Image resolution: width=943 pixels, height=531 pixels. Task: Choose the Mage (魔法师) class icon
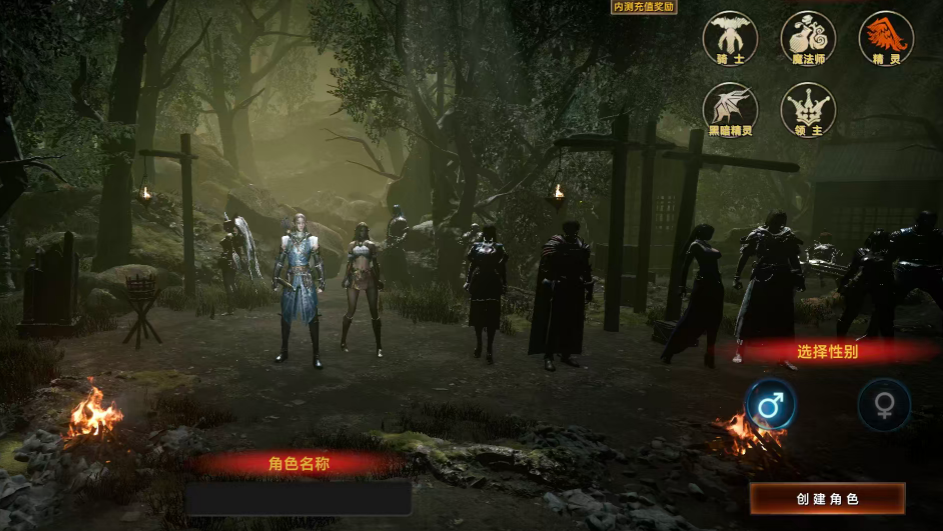click(807, 37)
